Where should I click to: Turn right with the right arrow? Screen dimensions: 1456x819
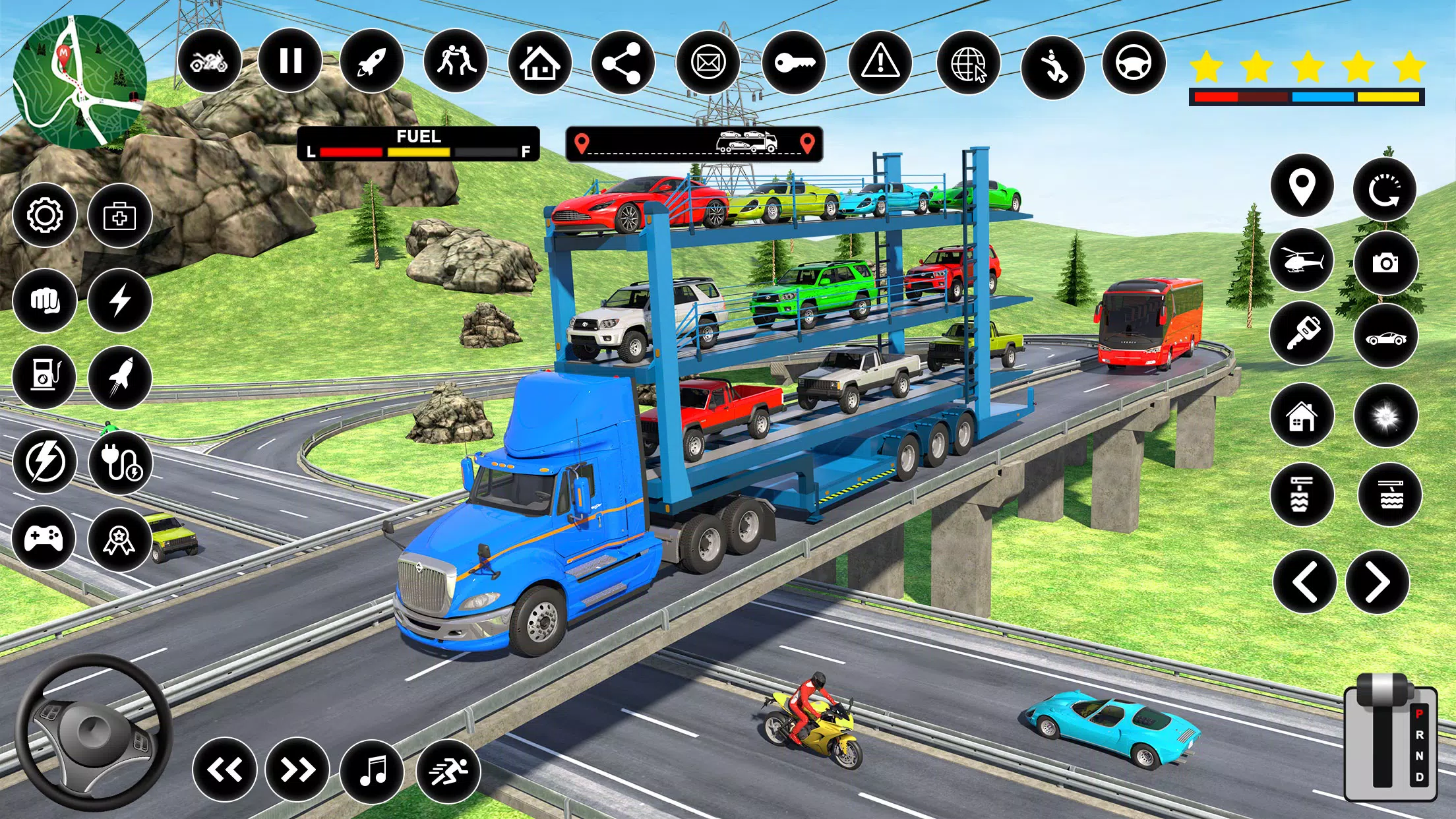[1378, 582]
